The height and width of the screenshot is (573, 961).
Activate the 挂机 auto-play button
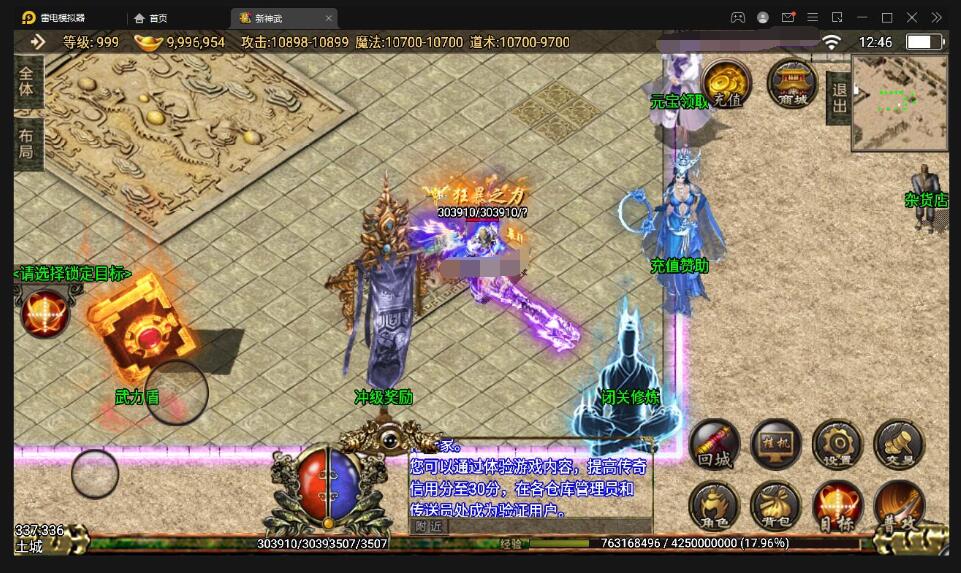[776, 444]
